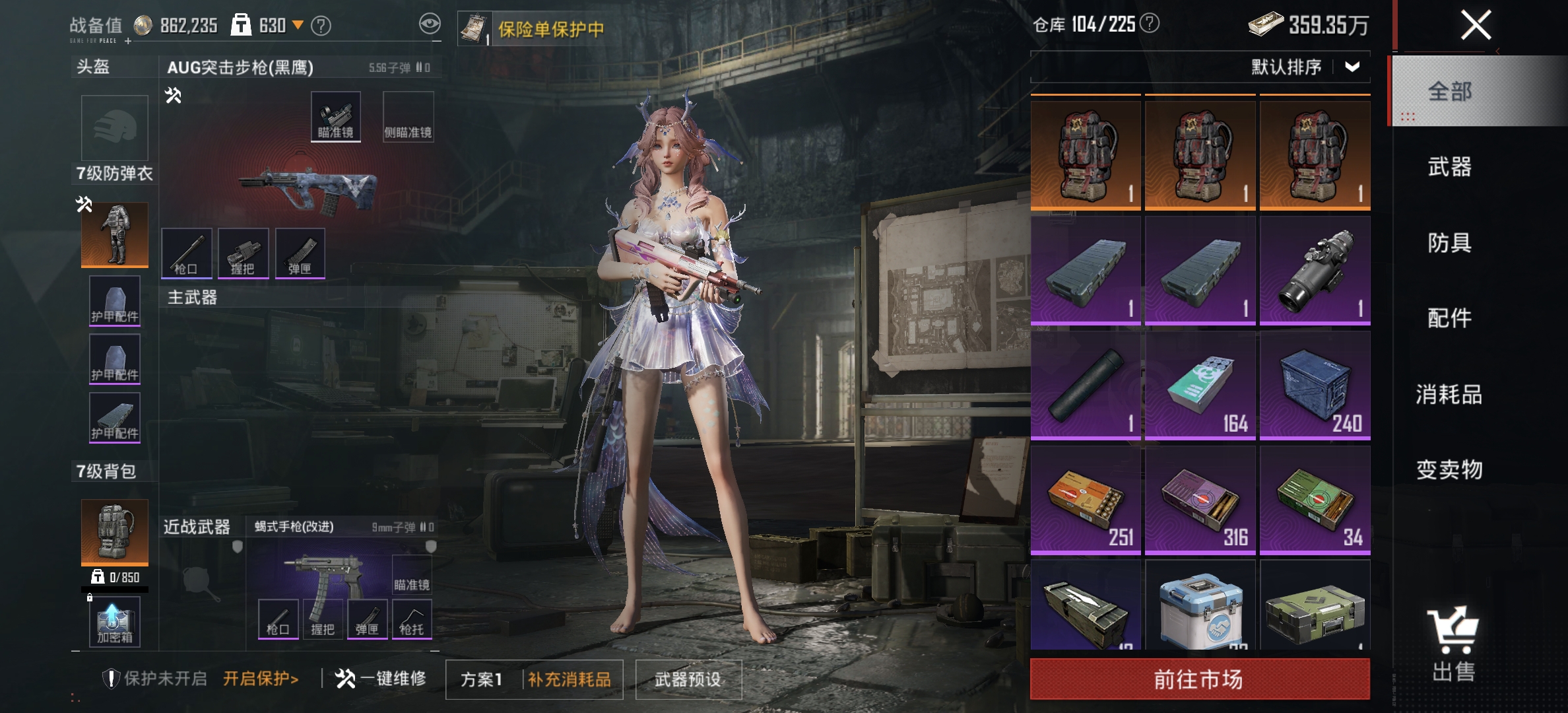Open the 瞄准镜 scope slot on the AUG
The height and width of the screenshot is (713, 1568).
(x=337, y=116)
